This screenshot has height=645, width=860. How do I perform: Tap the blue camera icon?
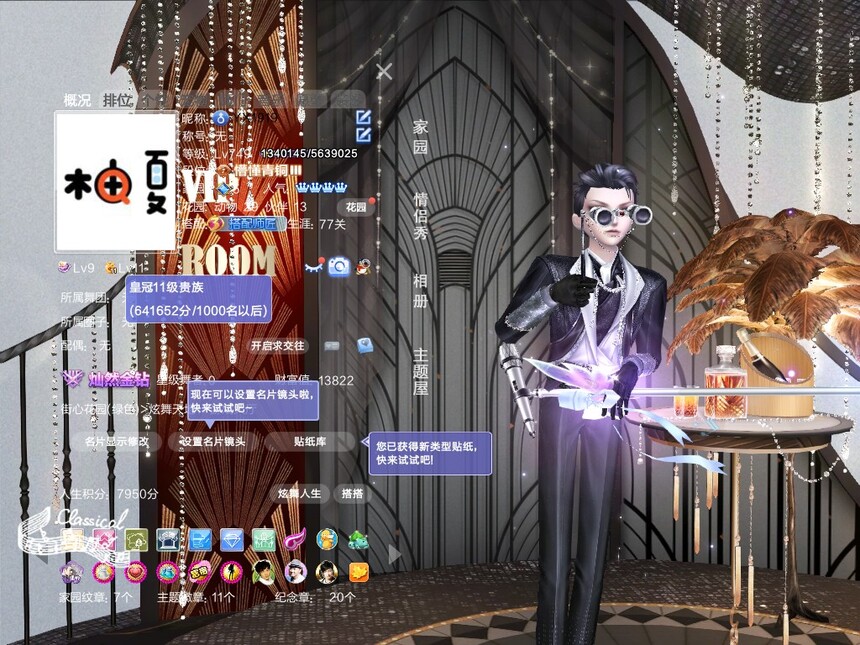tap(339, 266)
